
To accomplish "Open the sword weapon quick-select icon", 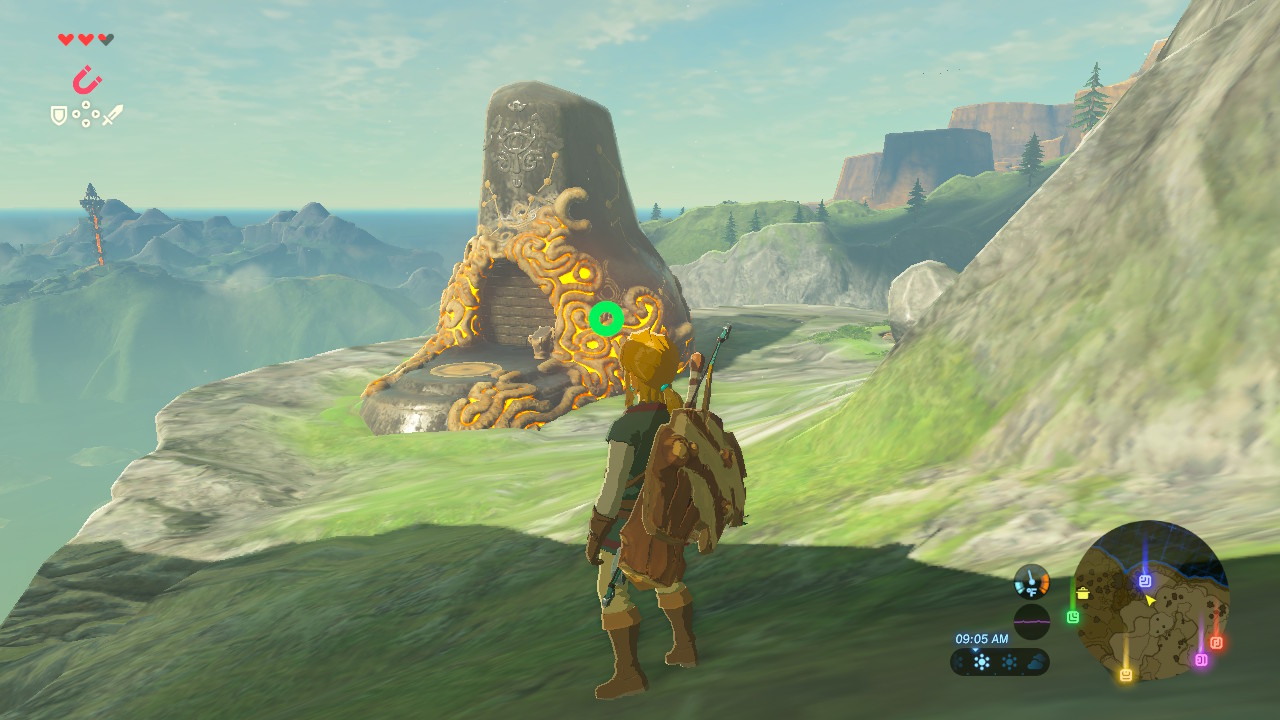I will [x=112, y=115].
